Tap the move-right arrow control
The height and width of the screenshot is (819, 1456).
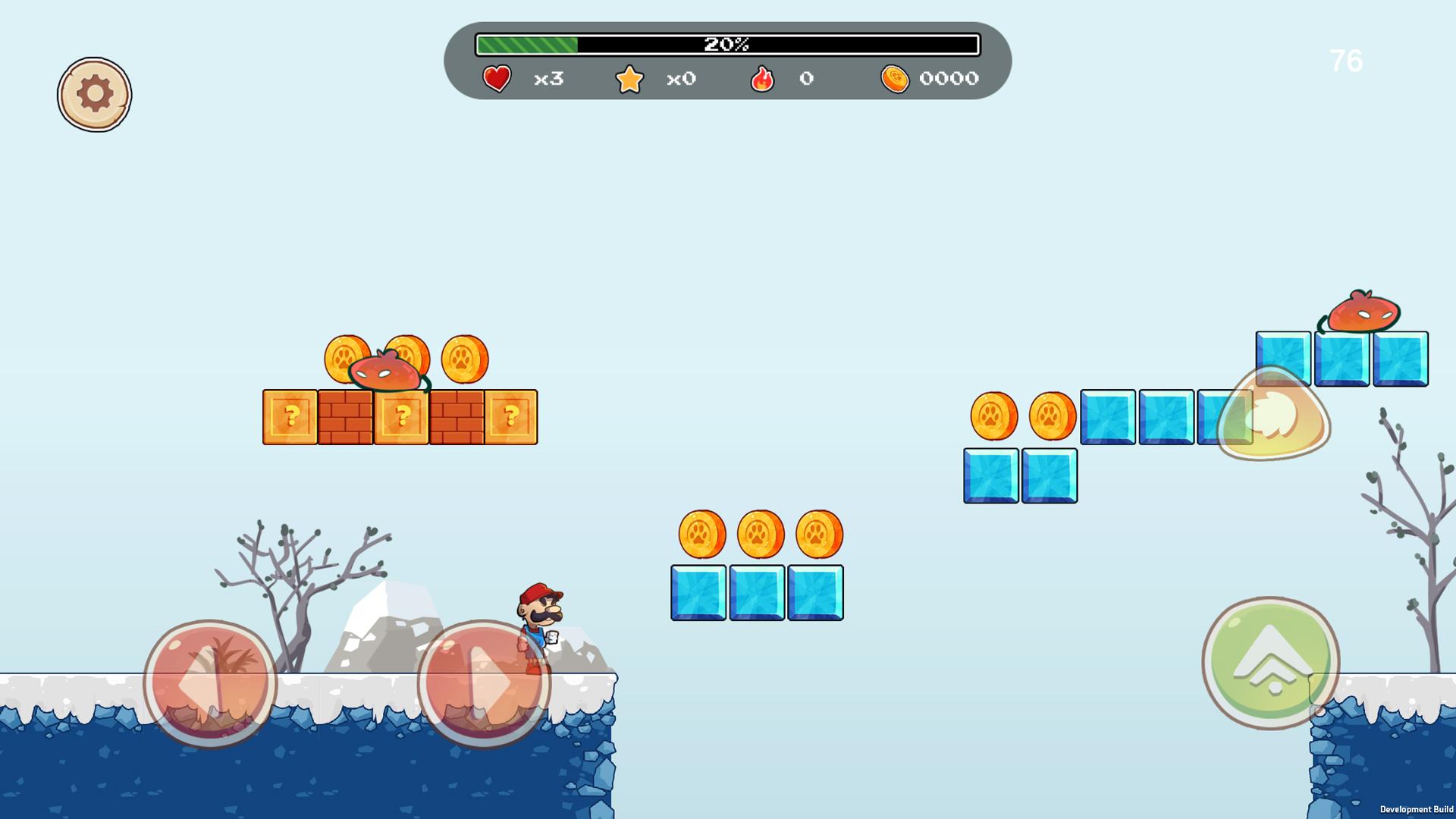[x=485, y=681]
